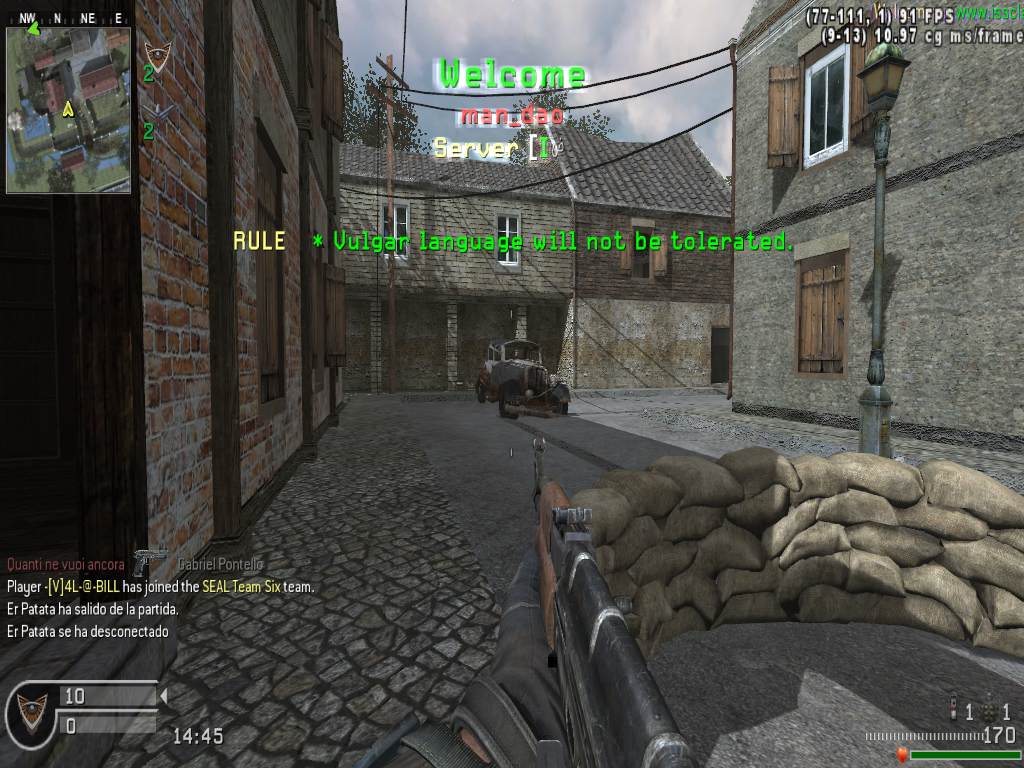Click the compass heading strip
Viewport: 1024px width, 768px height.
pyautogui.click(x=68, y=18)
